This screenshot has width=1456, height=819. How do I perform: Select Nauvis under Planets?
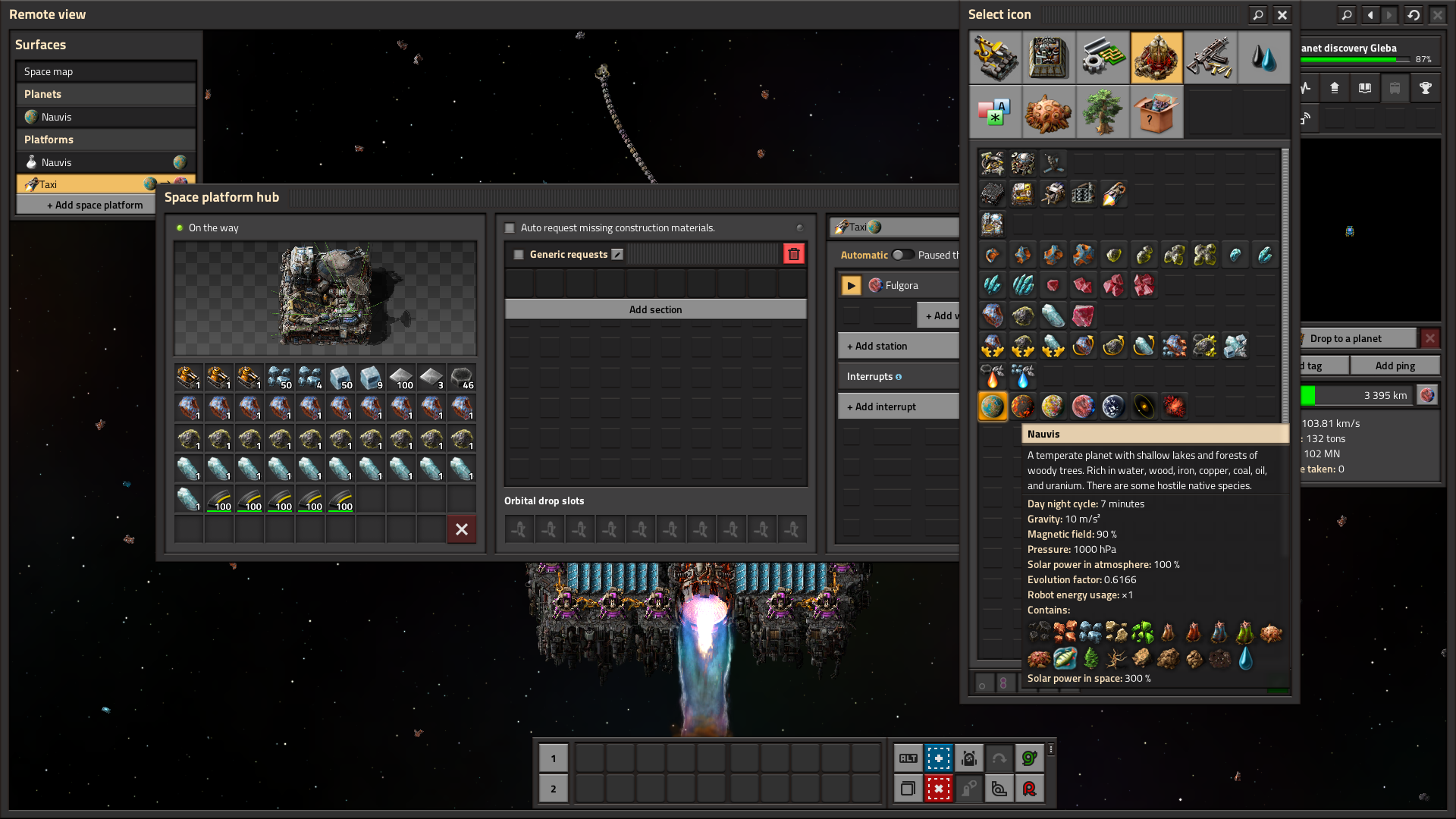tap(105, 117)
